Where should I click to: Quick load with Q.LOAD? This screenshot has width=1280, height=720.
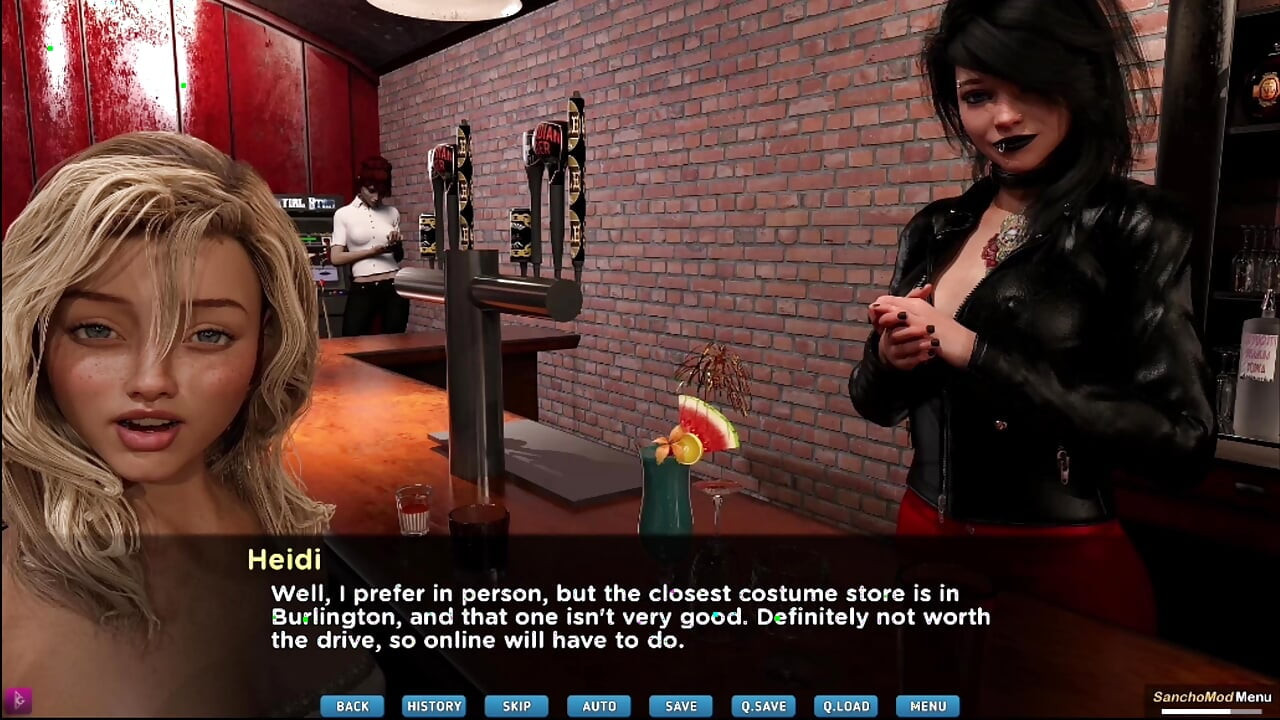click(x=845, y=706)
